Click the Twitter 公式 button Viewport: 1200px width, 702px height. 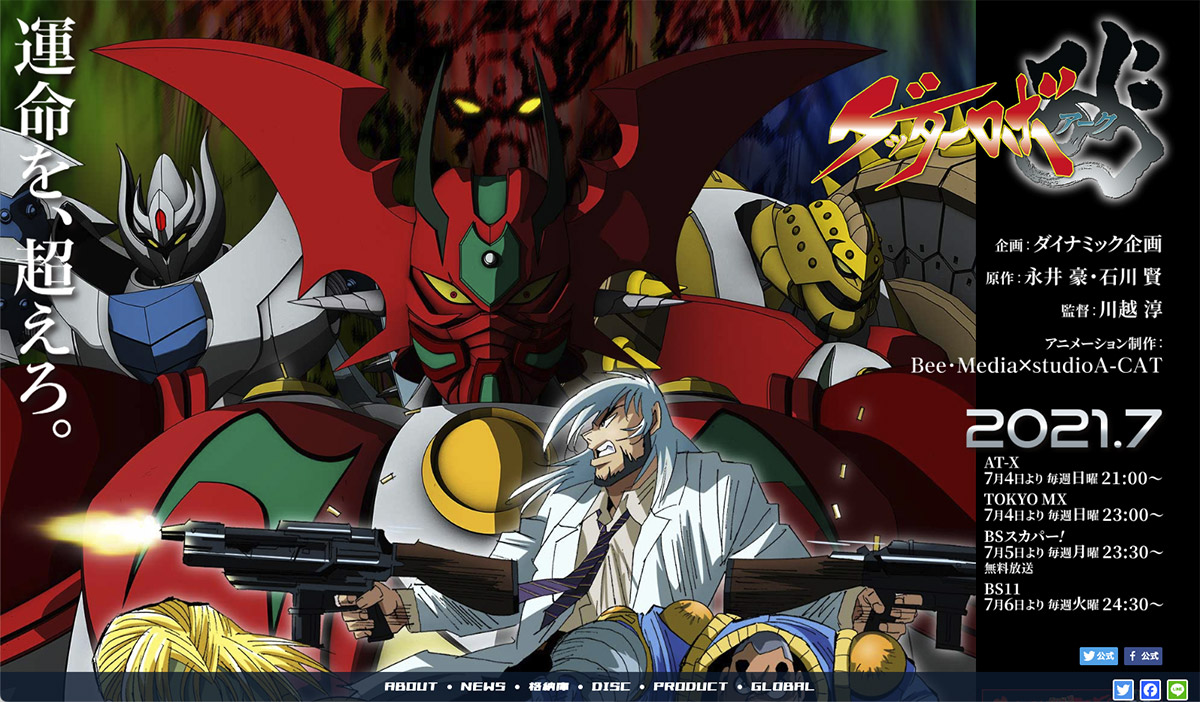[x=1098, y=656]
